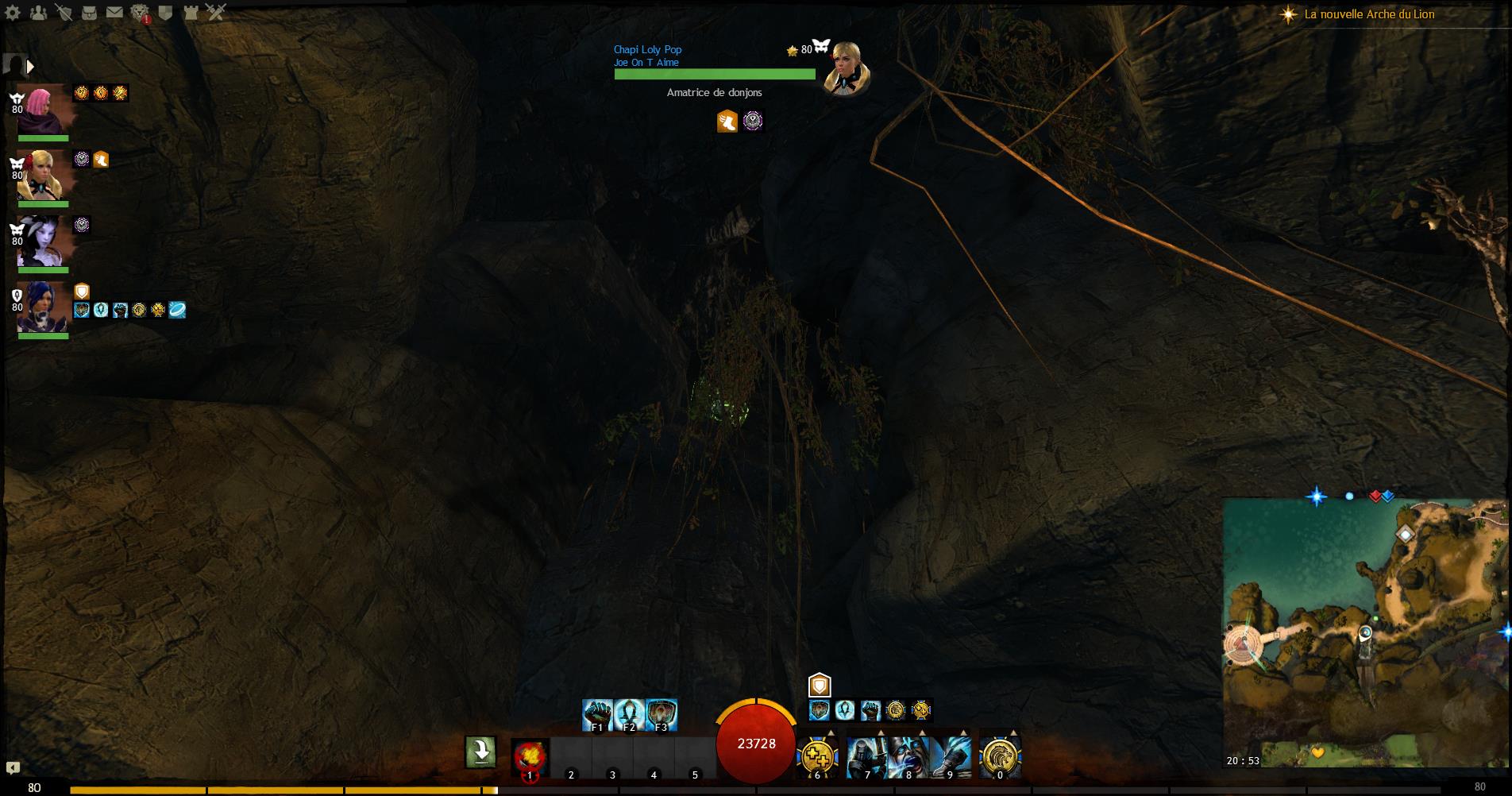Viewport: 1512px width, 796px height.
Task: Use the green weapon swap arrow button
Action: (480, 752)
